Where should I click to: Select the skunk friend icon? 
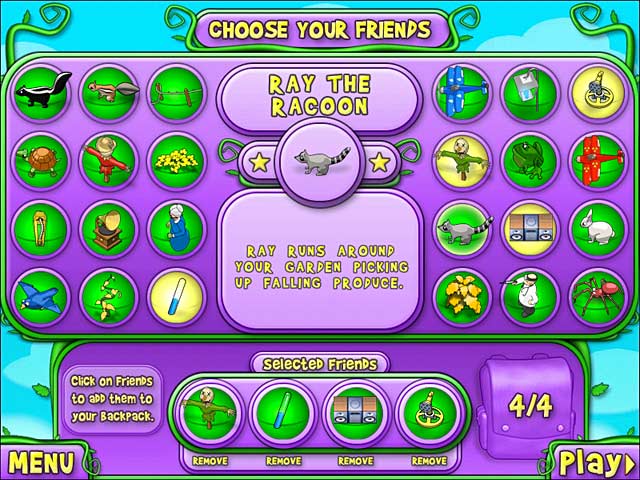pos(40,92)
